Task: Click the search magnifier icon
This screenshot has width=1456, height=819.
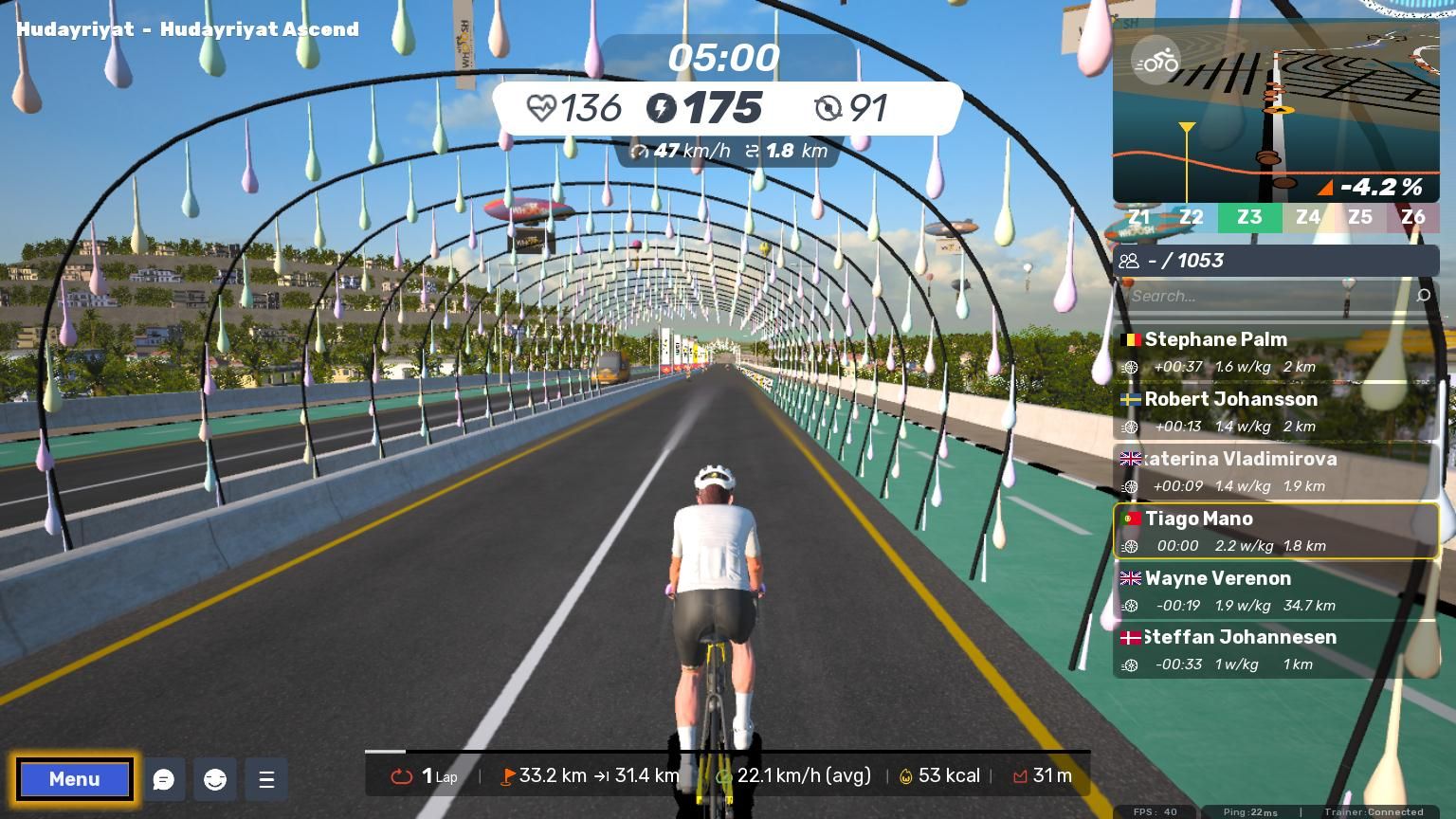Action: [1423, 296]
